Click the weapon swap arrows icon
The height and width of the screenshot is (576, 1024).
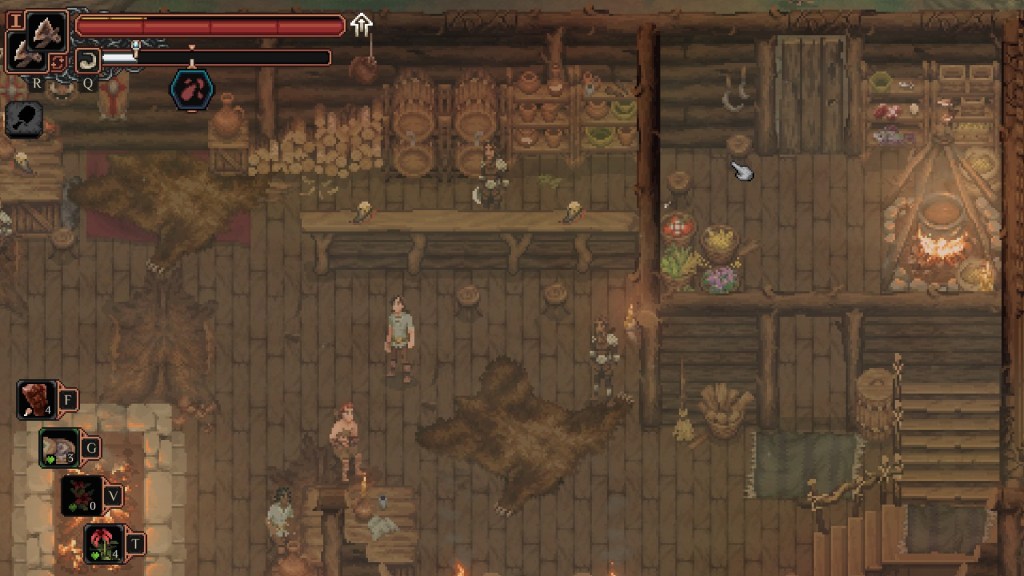[58, 63]
